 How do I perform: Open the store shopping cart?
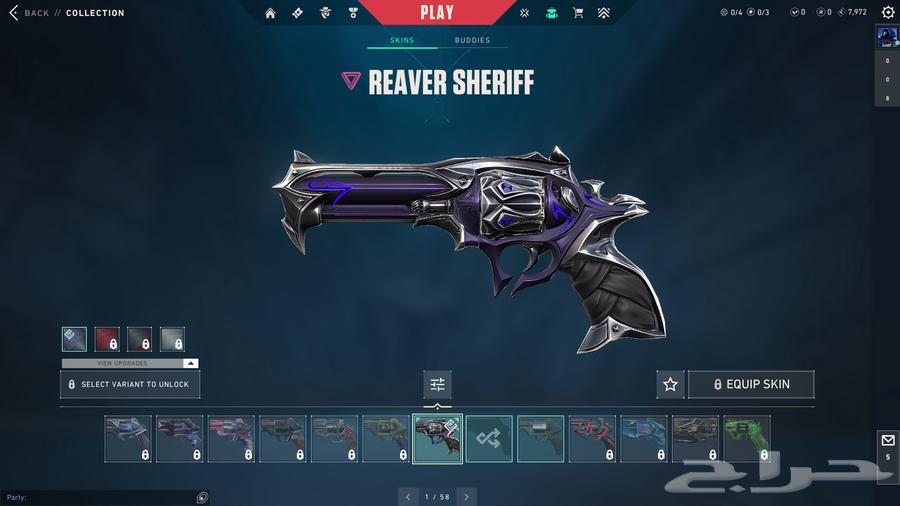(578, 13)
